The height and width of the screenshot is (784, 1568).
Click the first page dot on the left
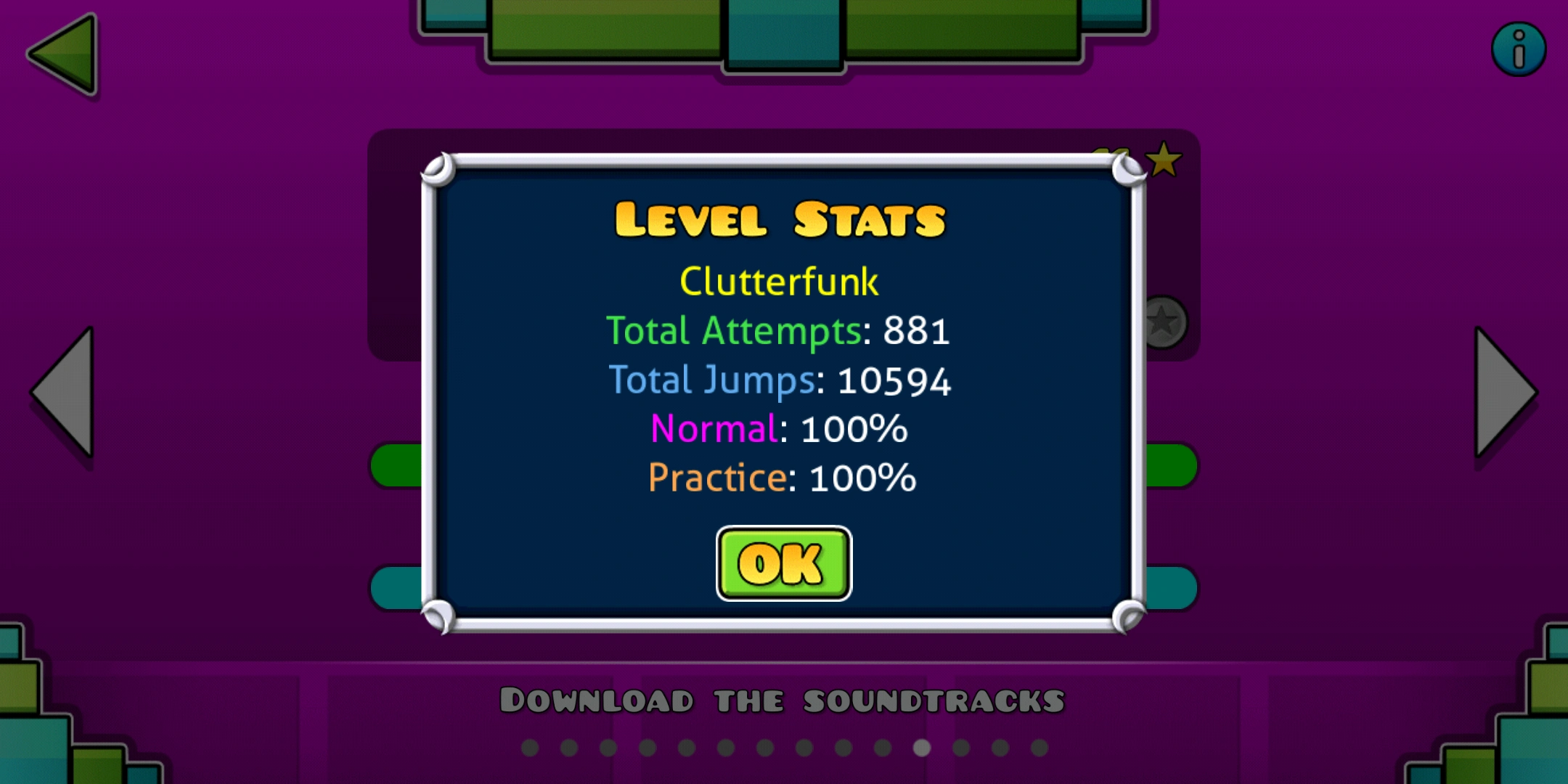(x=530, y=748)
